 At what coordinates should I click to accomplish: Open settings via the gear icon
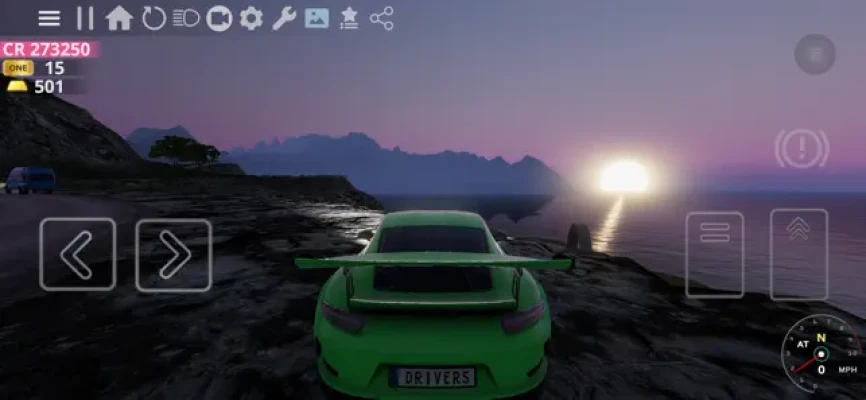pyautogui.click(x=251, y=18)
